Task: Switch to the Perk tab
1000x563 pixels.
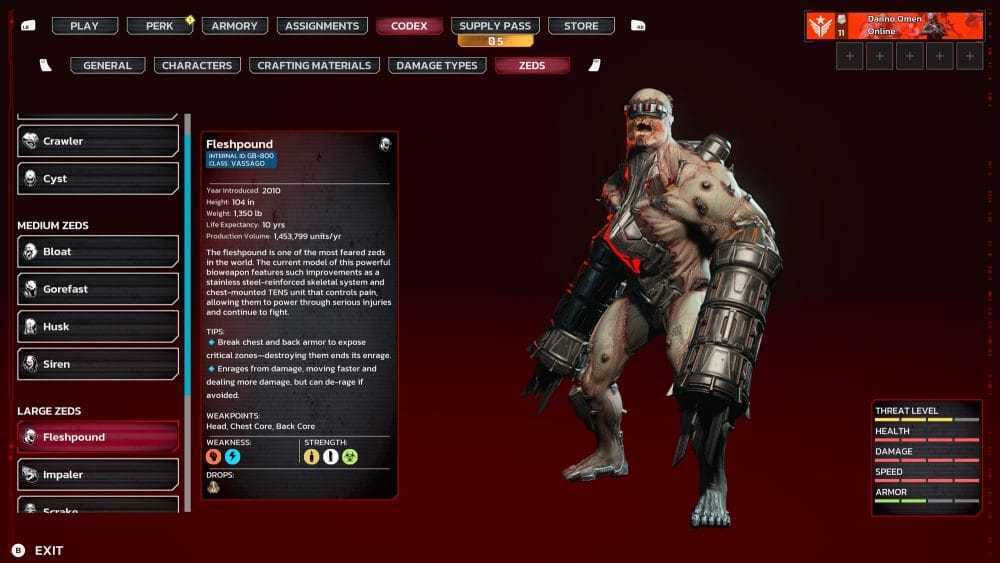Action: click(x=160, y=26)
